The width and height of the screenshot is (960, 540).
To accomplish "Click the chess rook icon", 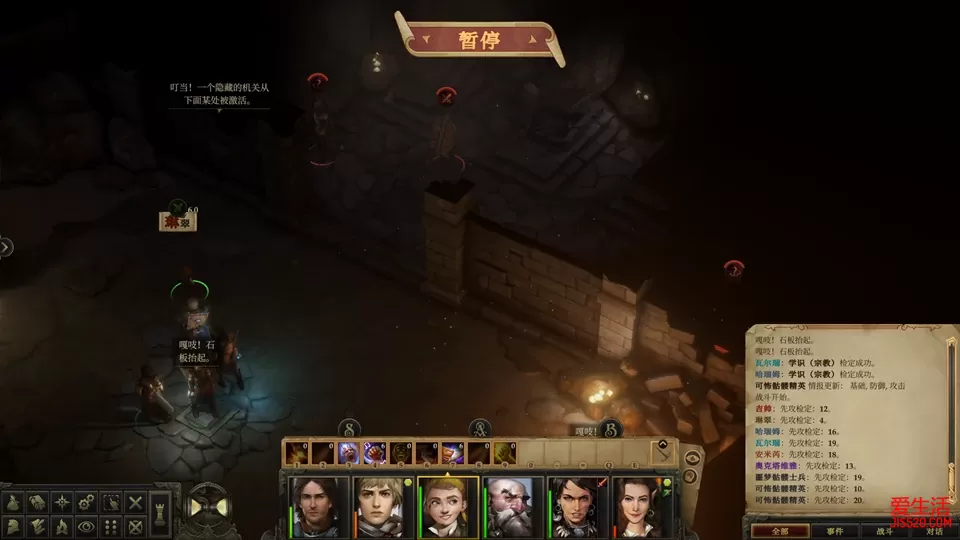I will (158, 514).
